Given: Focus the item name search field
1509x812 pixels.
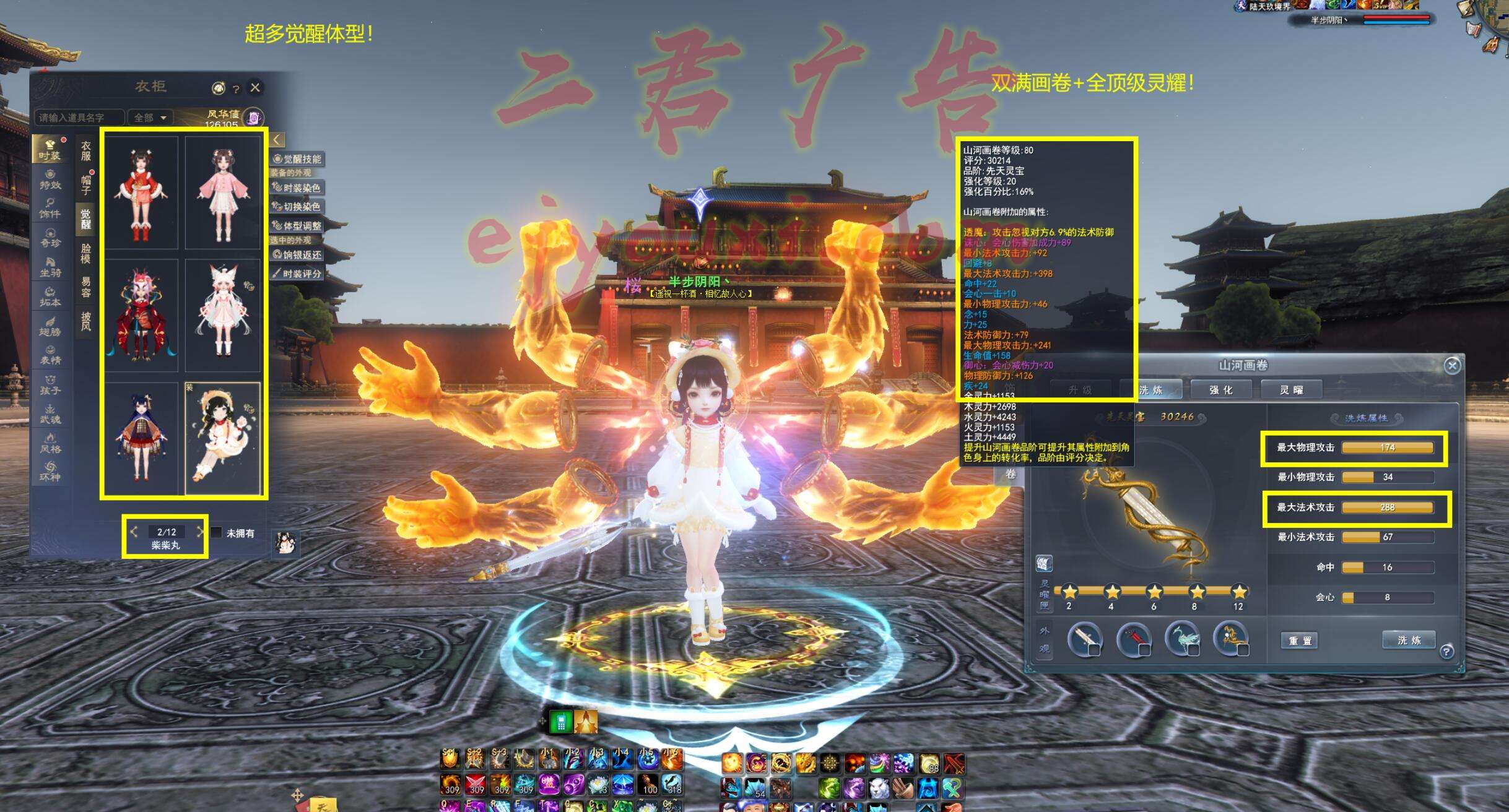Looking at the screenshot, I should [79, 118].
